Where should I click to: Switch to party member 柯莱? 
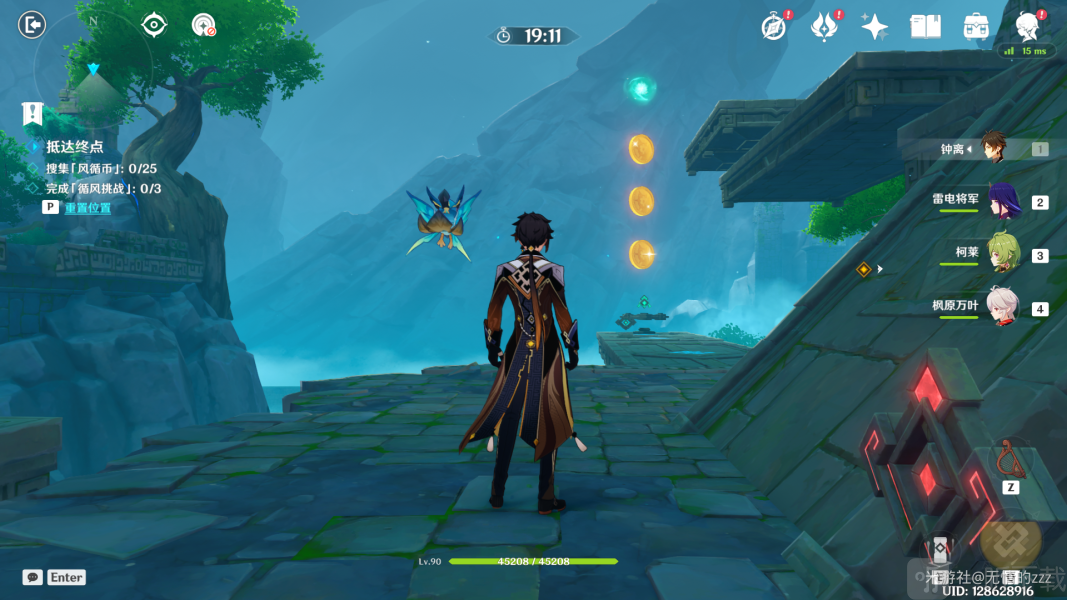[x=1002, y=253]
